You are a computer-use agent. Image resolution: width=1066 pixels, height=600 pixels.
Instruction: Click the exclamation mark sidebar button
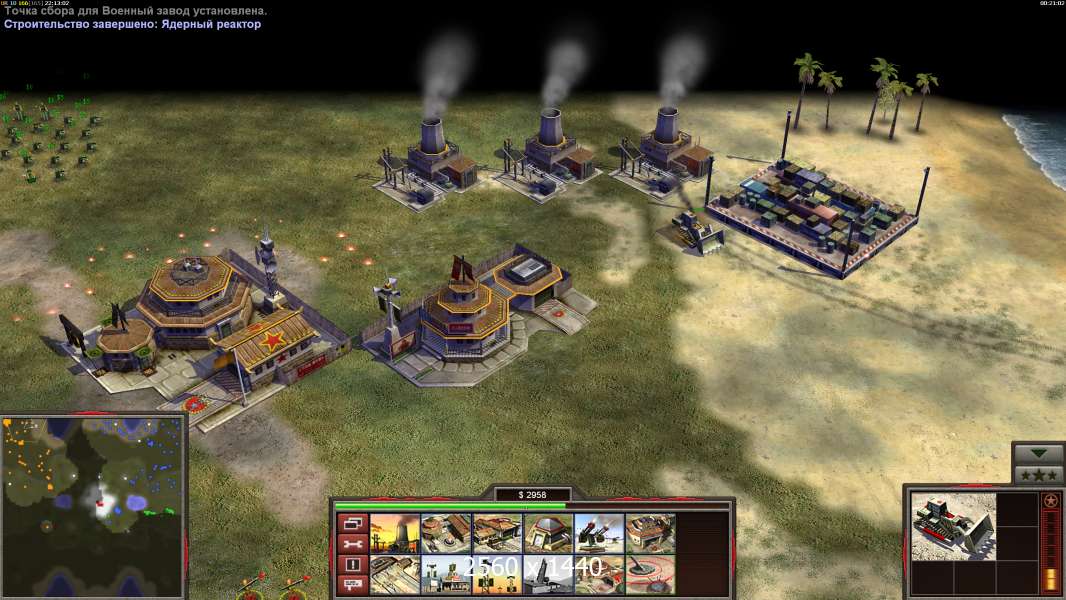click(x=351, y=565)
